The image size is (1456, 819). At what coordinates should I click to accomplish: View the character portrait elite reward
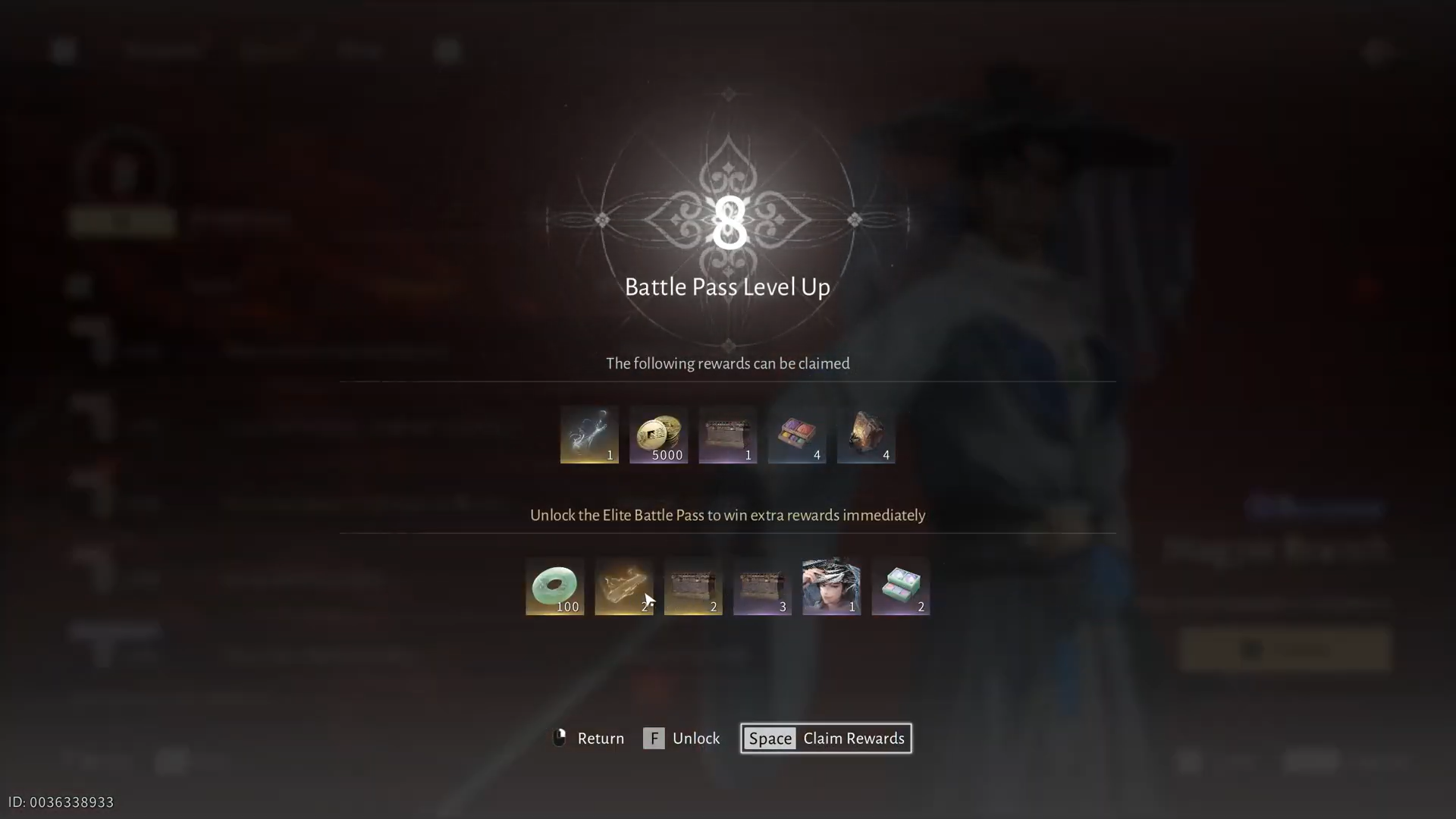click(831, 586)
